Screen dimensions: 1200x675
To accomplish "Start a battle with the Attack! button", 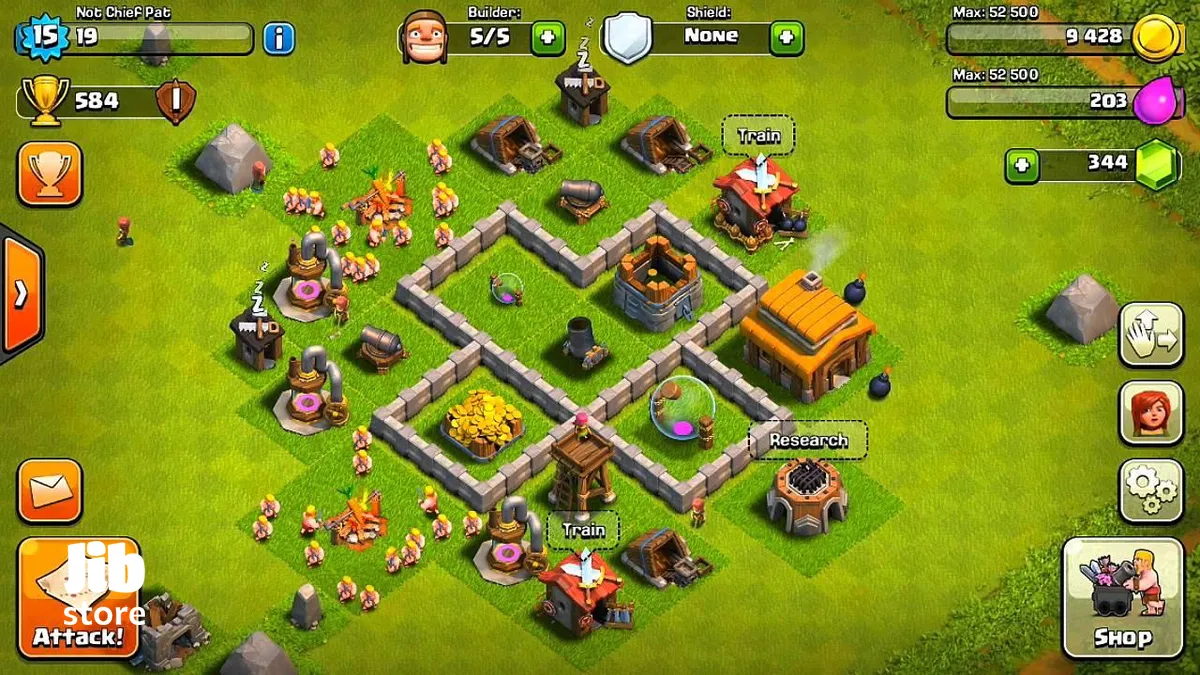I will click(78, 597).
